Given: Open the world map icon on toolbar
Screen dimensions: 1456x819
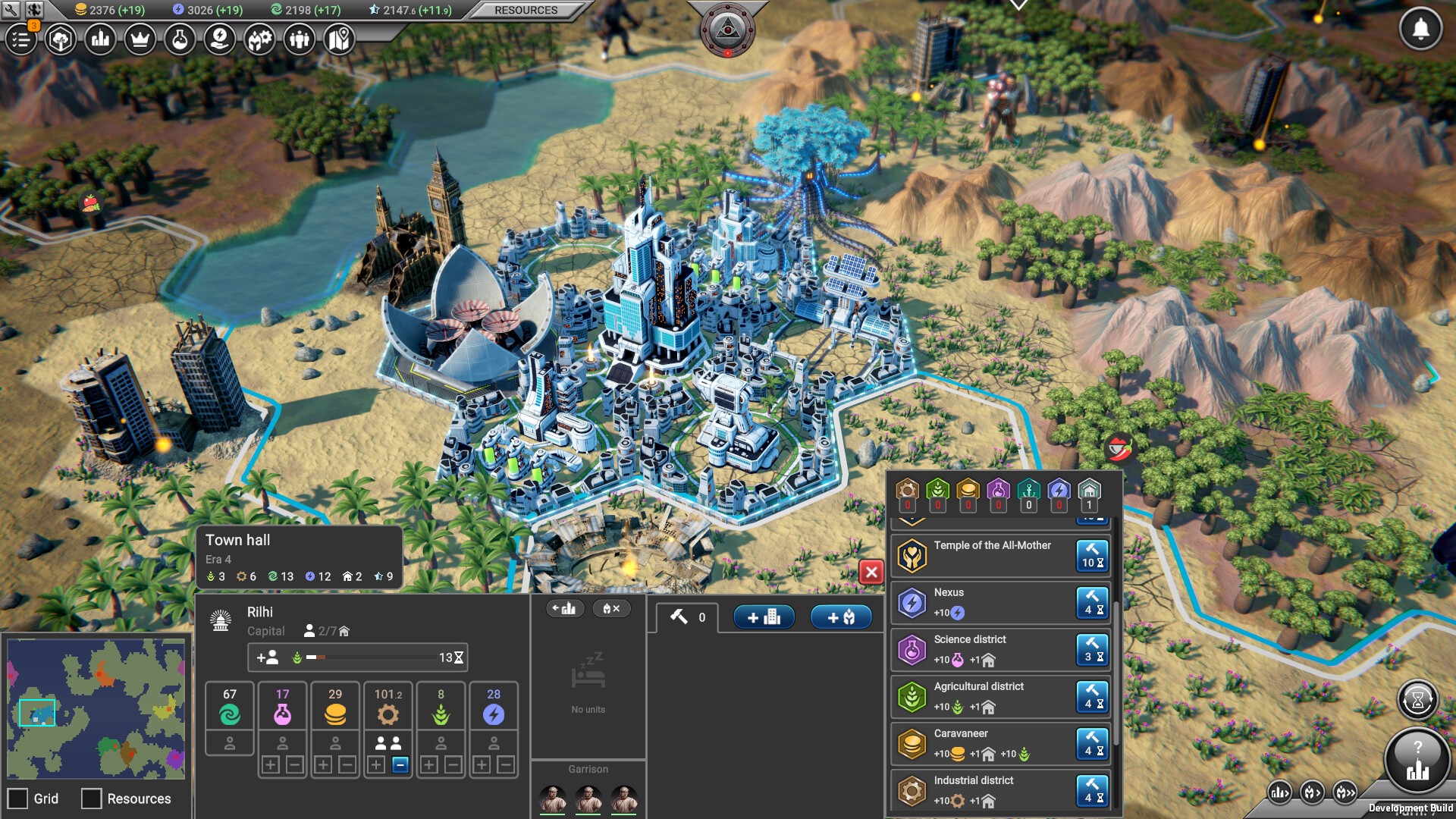Looking at the screenshot, I should (338, 40).
